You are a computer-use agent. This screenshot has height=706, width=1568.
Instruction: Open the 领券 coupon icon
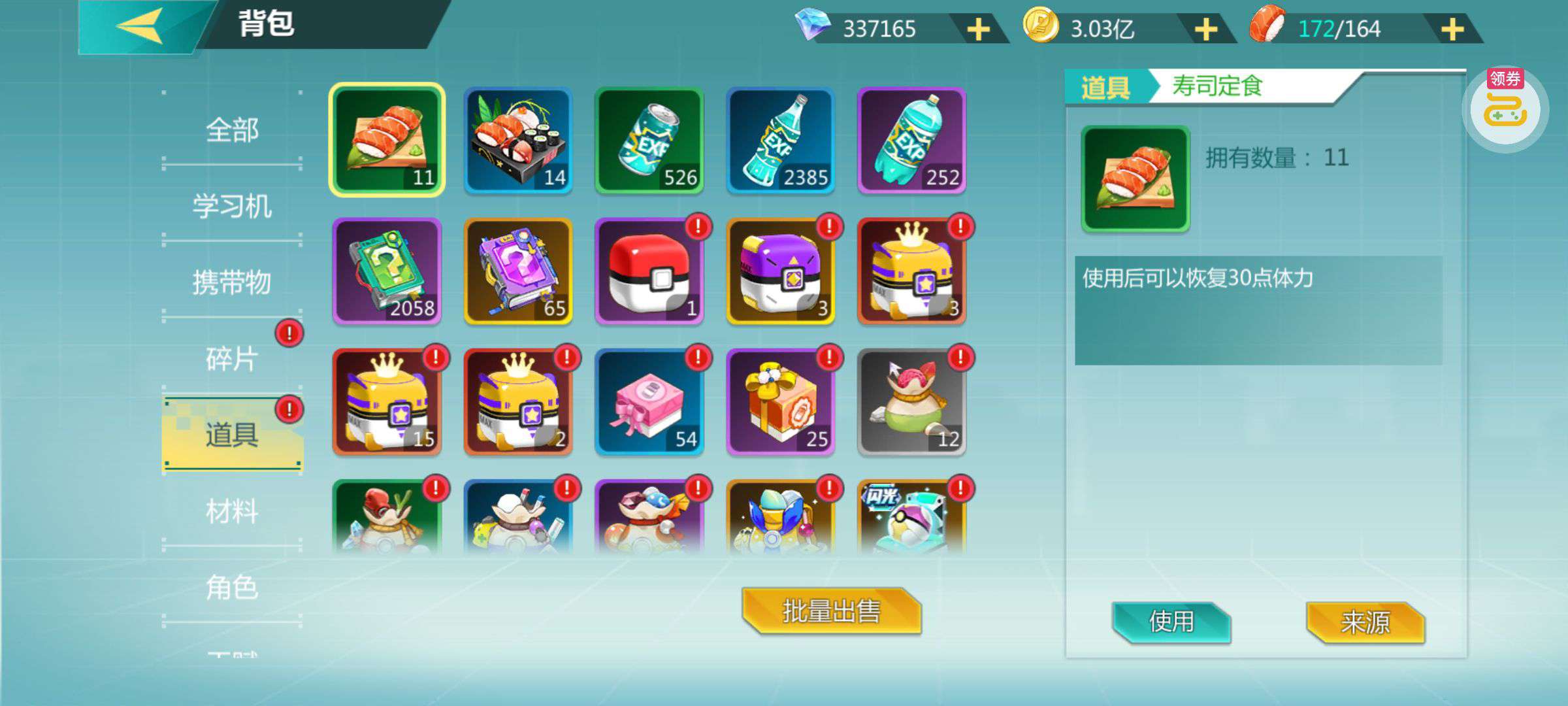coord(1505,108)
